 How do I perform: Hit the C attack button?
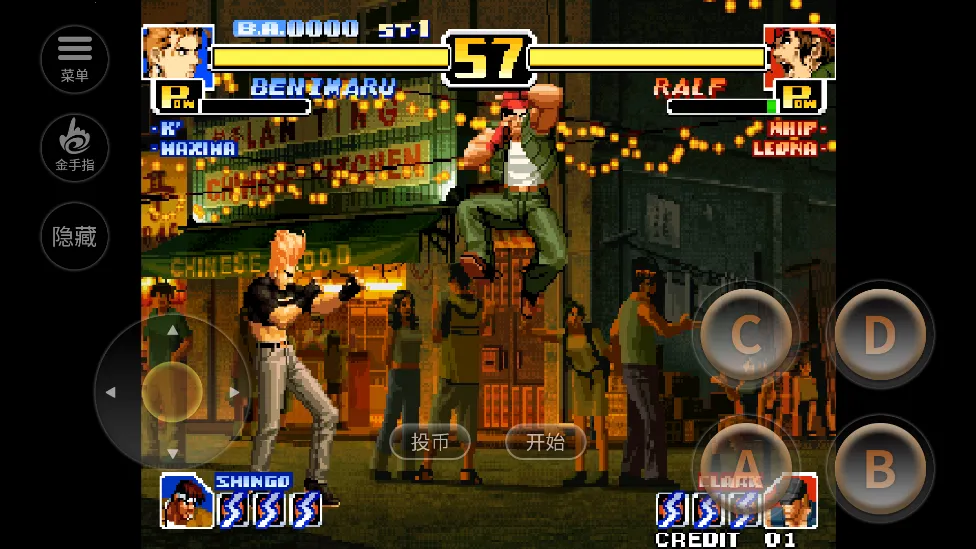point(745,335)
